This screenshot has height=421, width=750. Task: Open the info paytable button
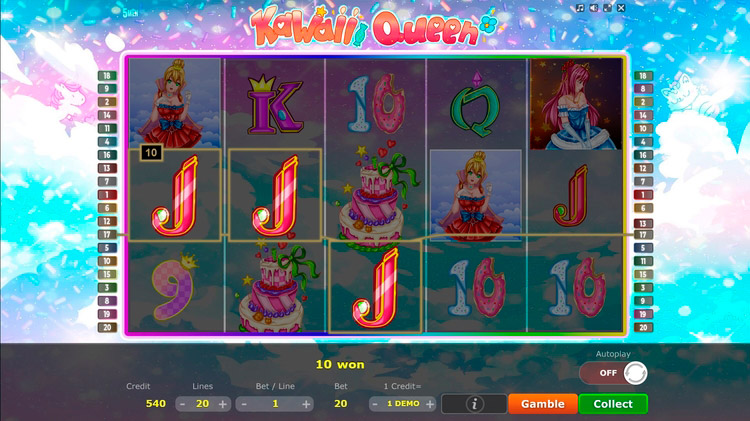473,404
